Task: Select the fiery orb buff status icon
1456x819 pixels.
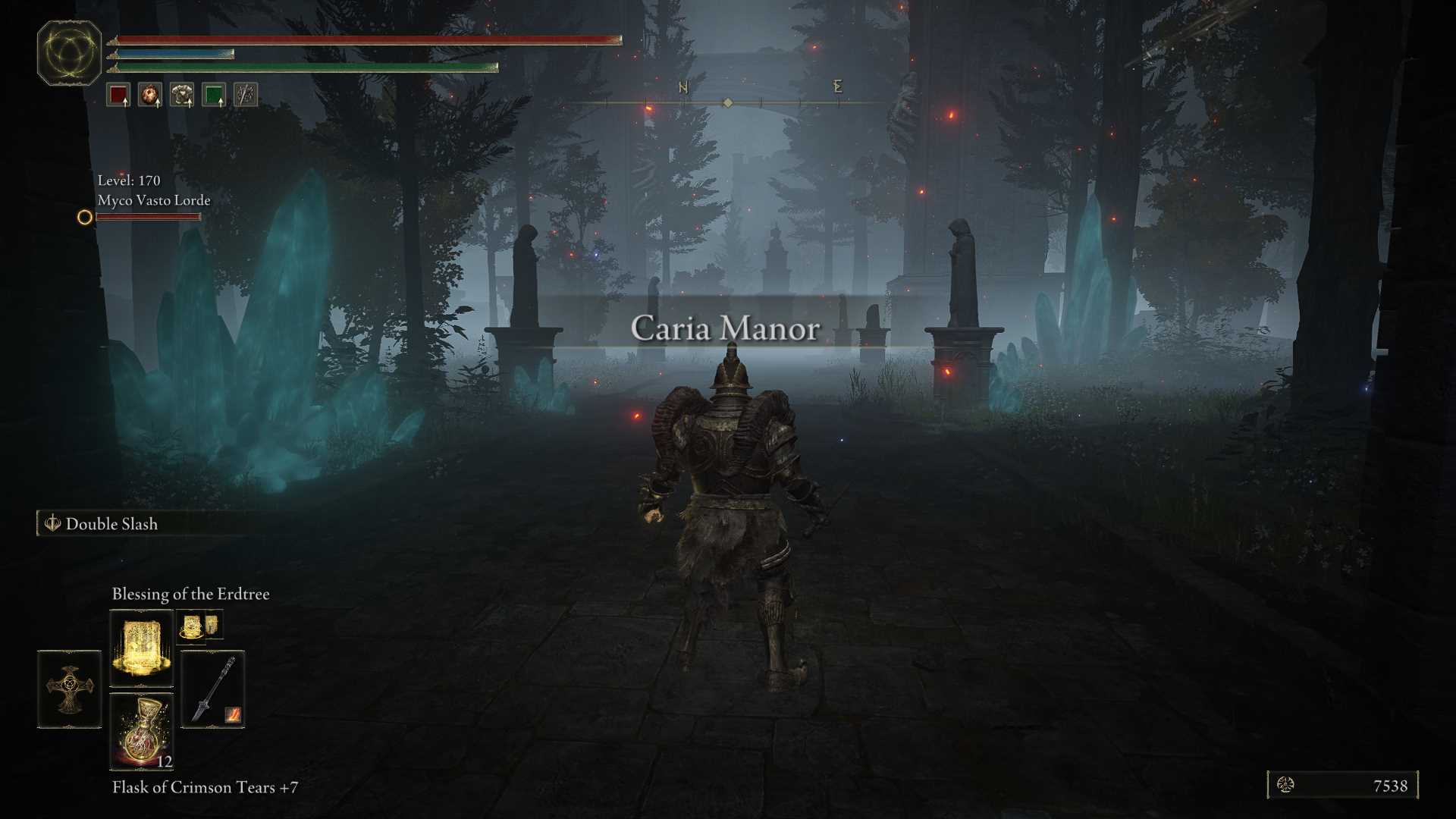Action: [x=150, y=95]
